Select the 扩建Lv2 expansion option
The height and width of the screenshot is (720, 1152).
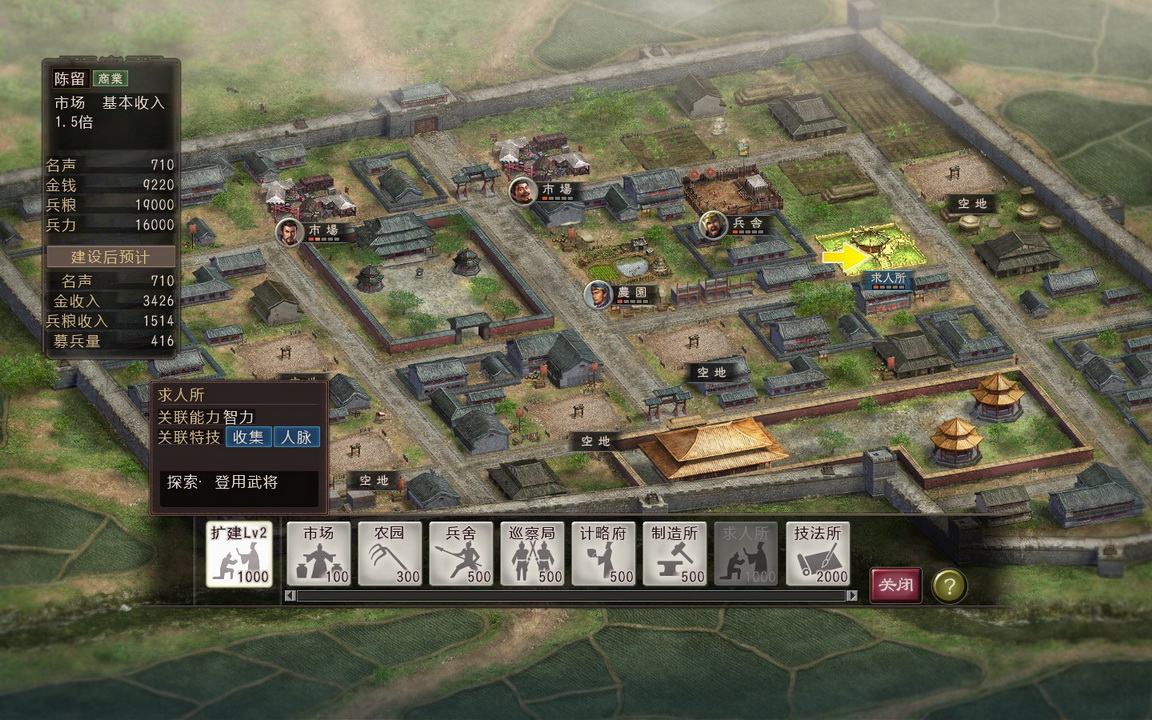239,554
